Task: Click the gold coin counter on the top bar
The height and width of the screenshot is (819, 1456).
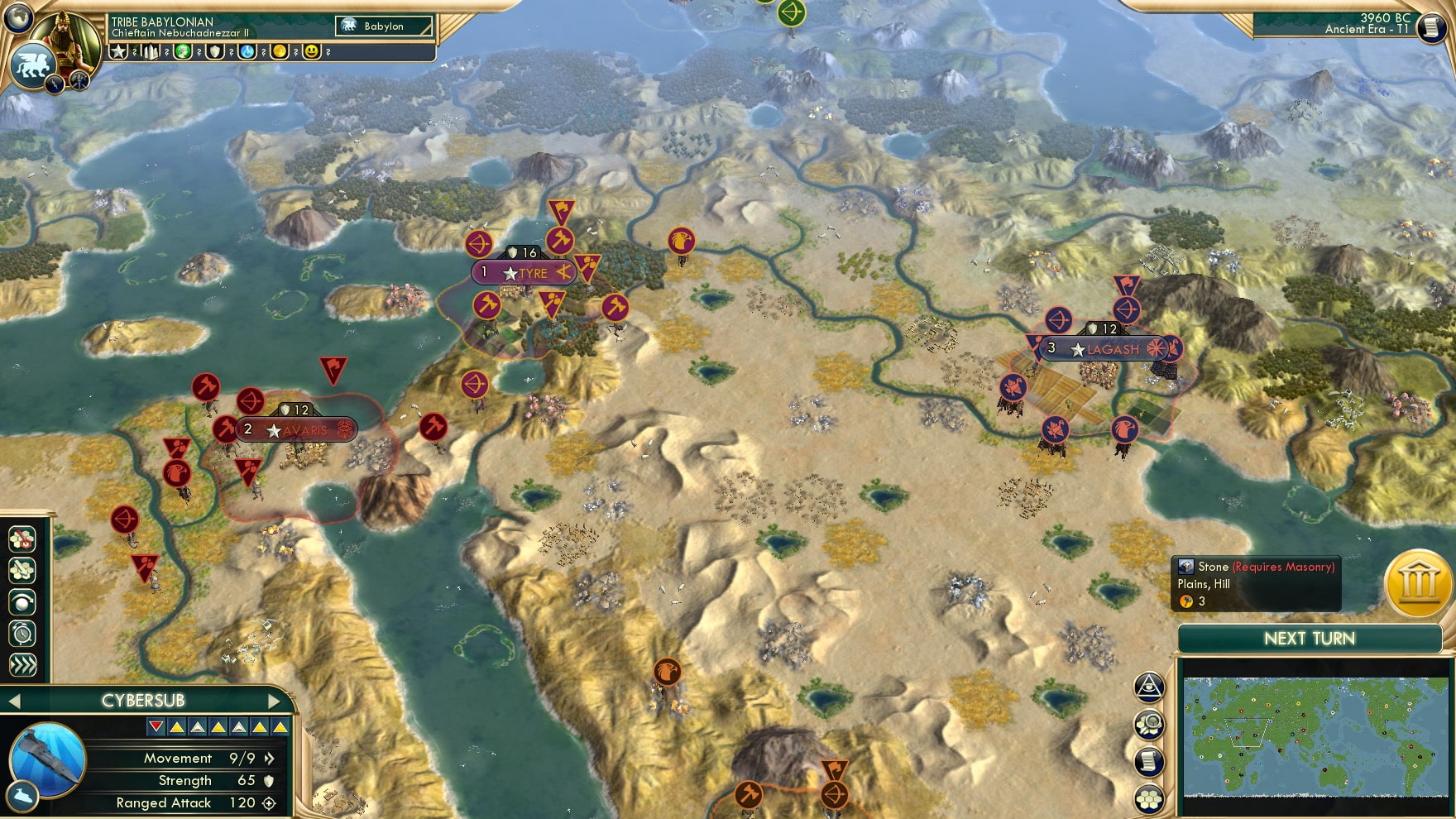Action: 280,51
